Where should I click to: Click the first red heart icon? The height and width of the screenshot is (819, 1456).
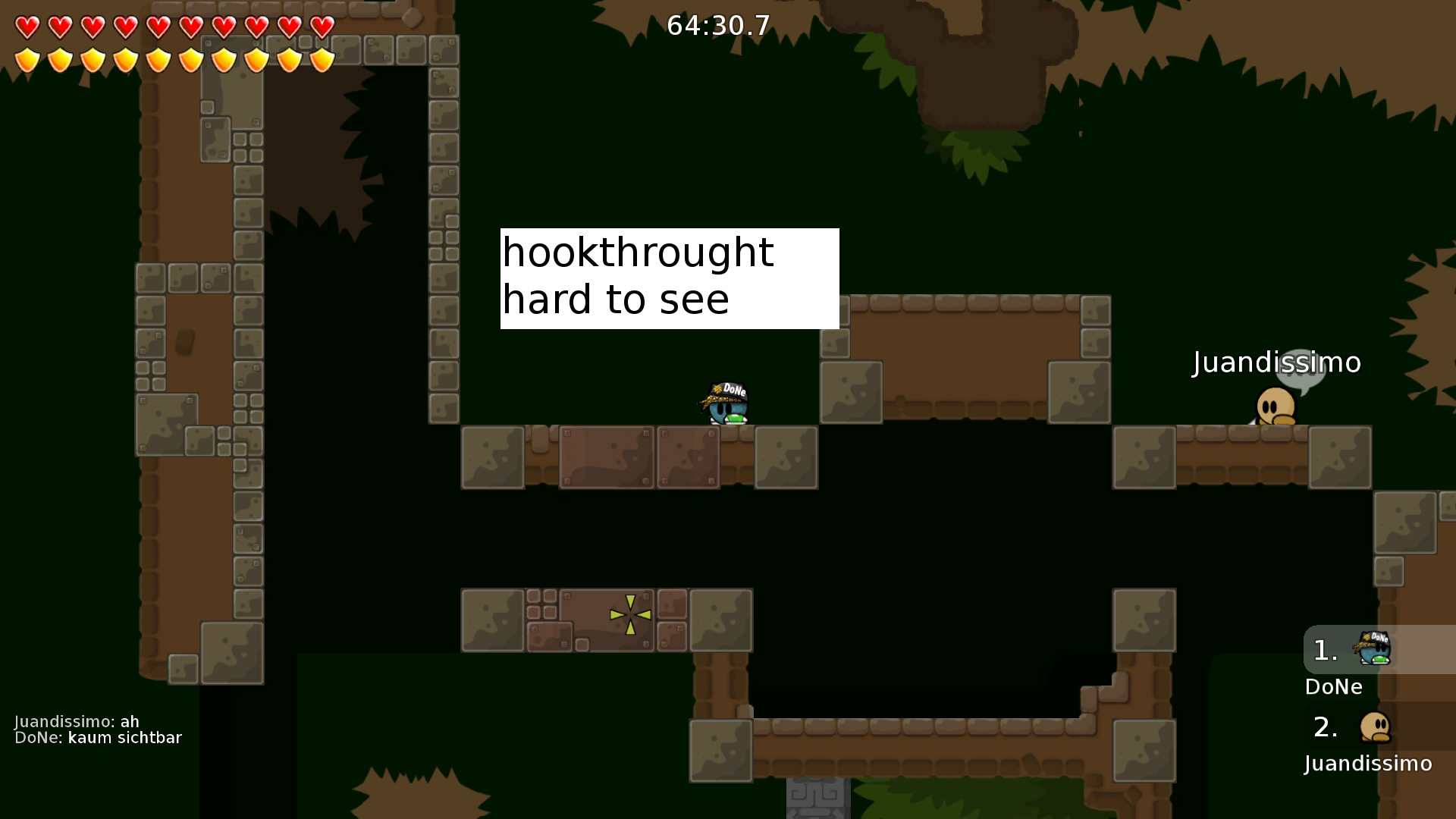pos(27,27)
